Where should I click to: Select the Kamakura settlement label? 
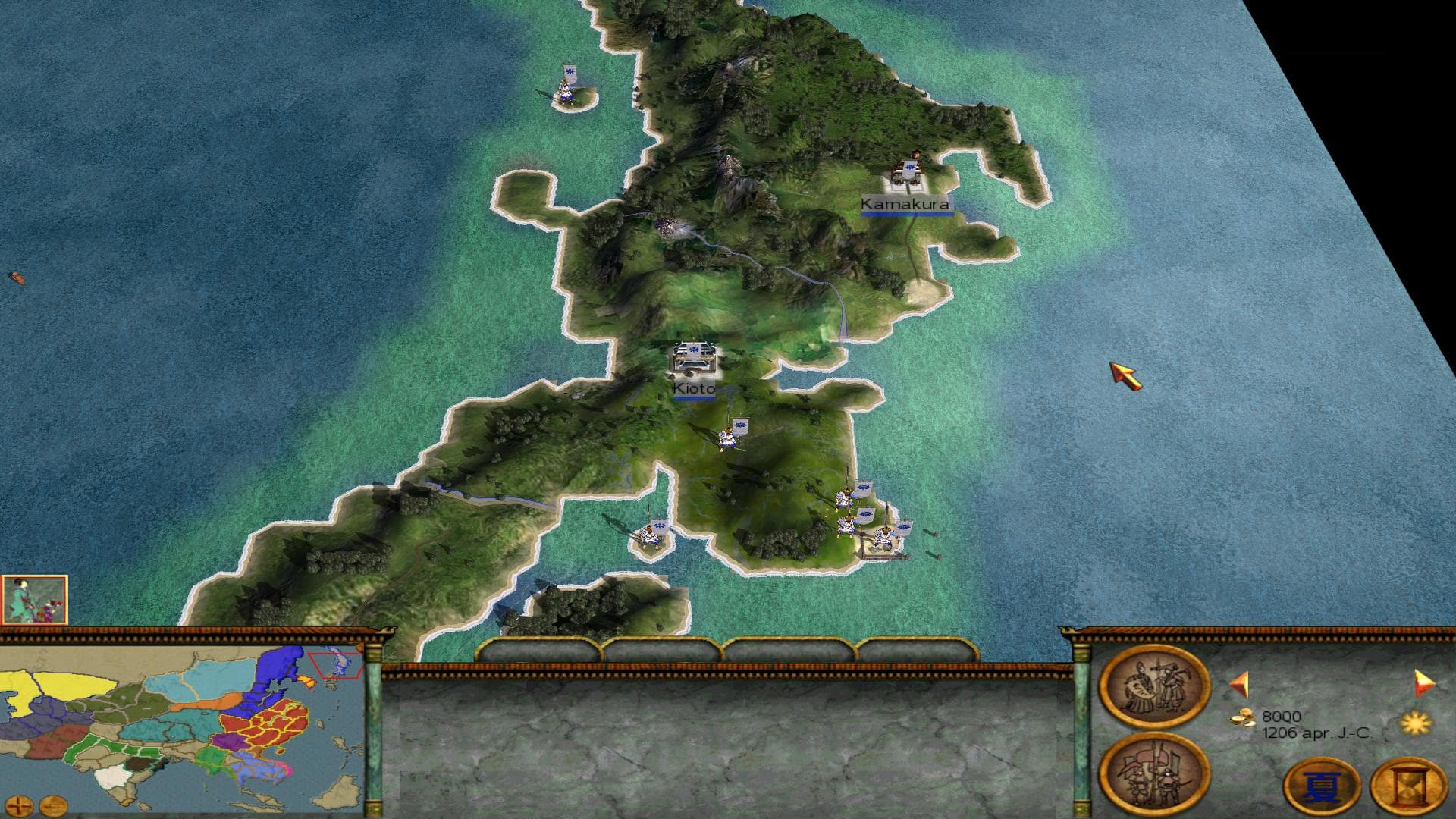coord(905,204)
